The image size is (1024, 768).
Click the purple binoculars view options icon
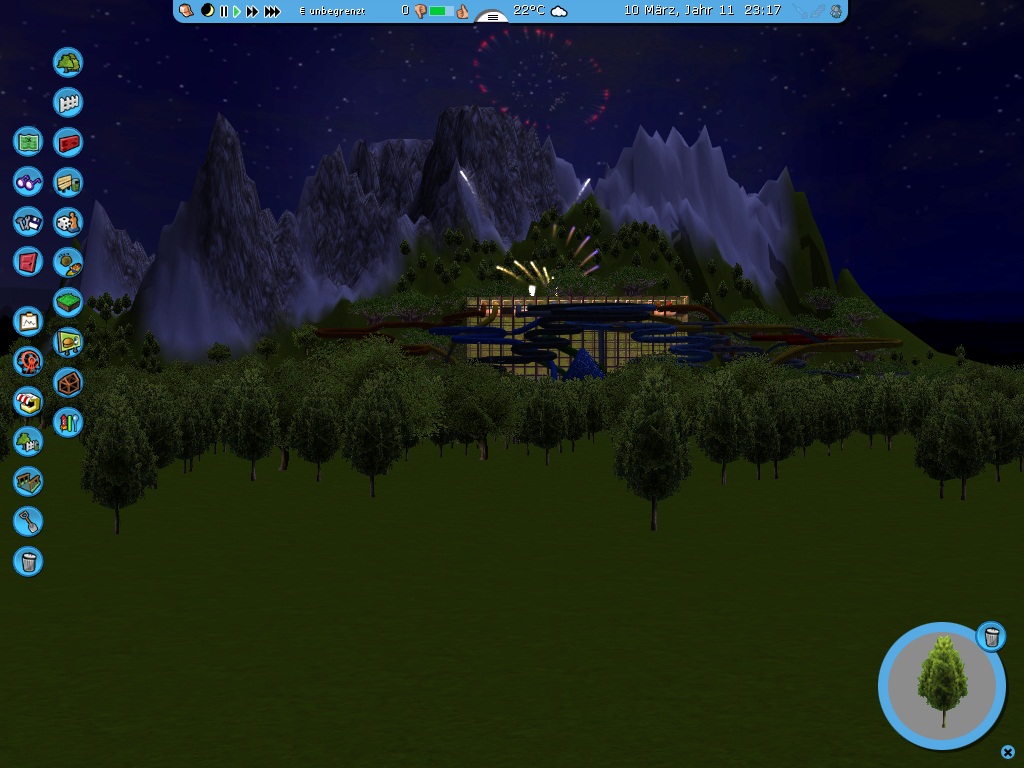point(28,182)
